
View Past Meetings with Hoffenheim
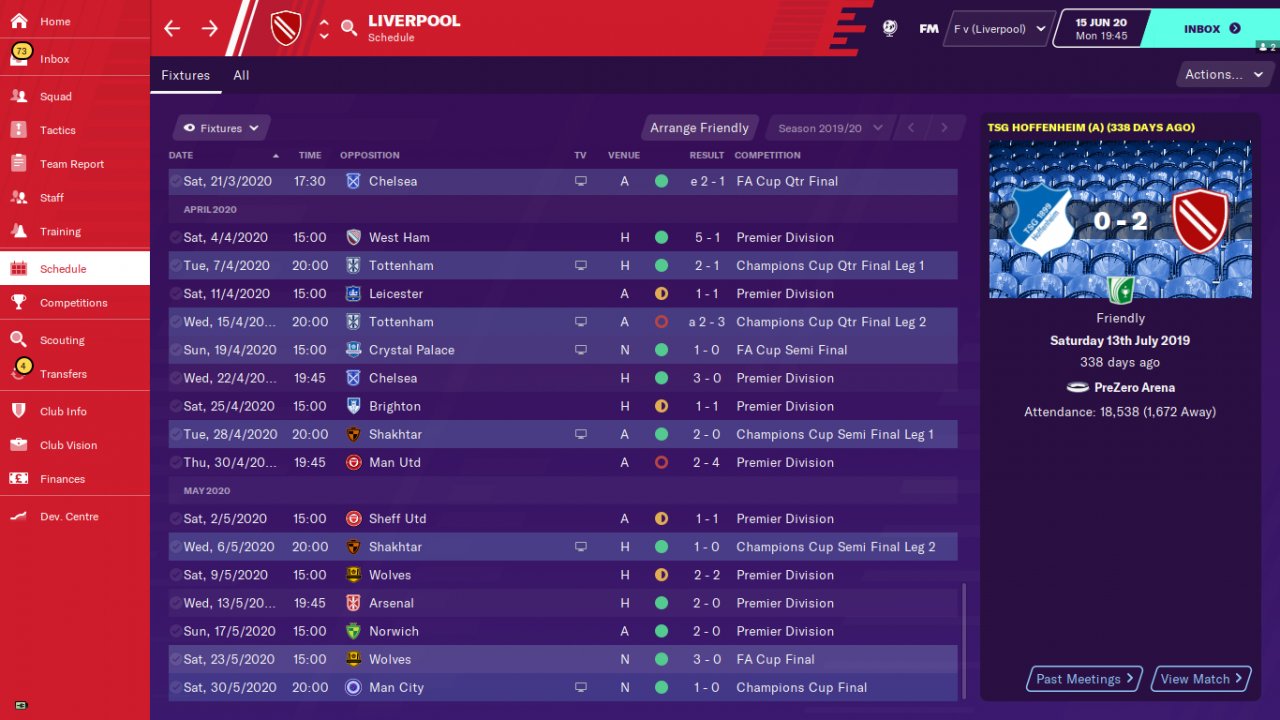(1085, 679)
